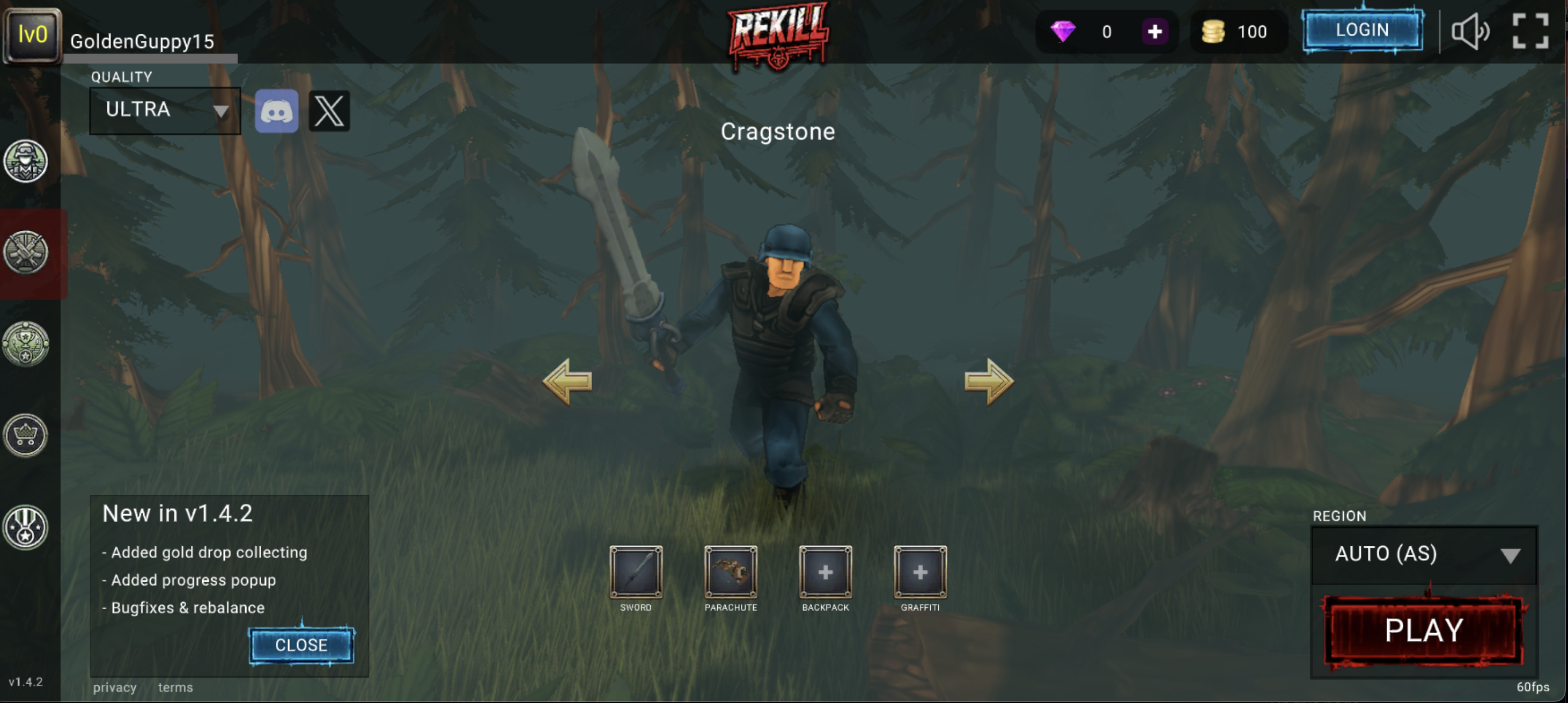Screen dimensions: 1568x703
Task: Switch to the next character with the right arrow
Action: [989, 382]
